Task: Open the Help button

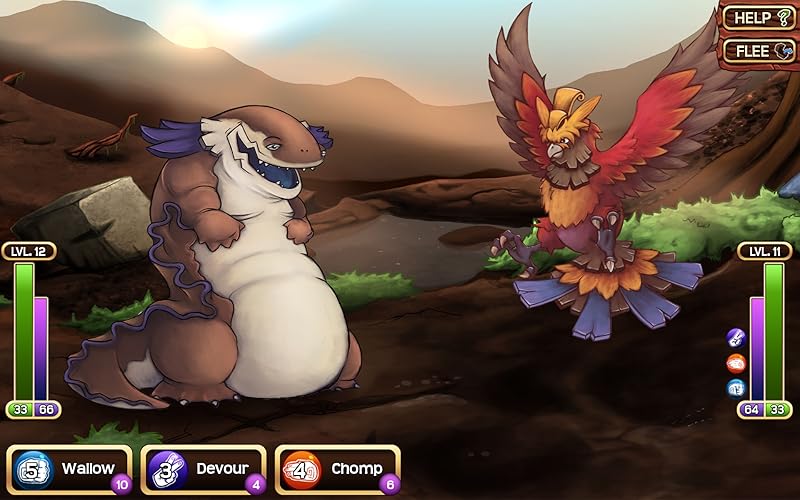Action: [x=758, y=17]
